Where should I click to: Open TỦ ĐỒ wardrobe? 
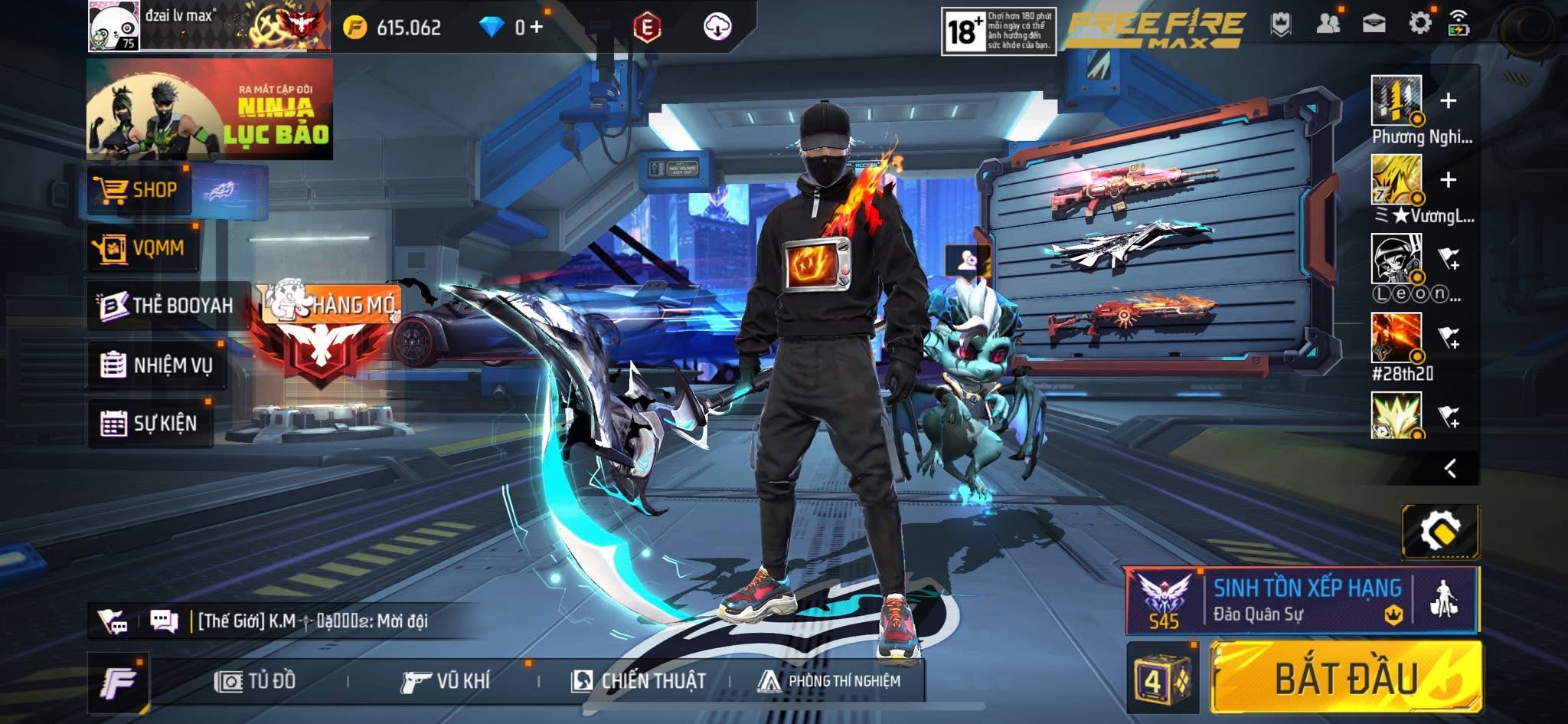(x=256, y=680)
